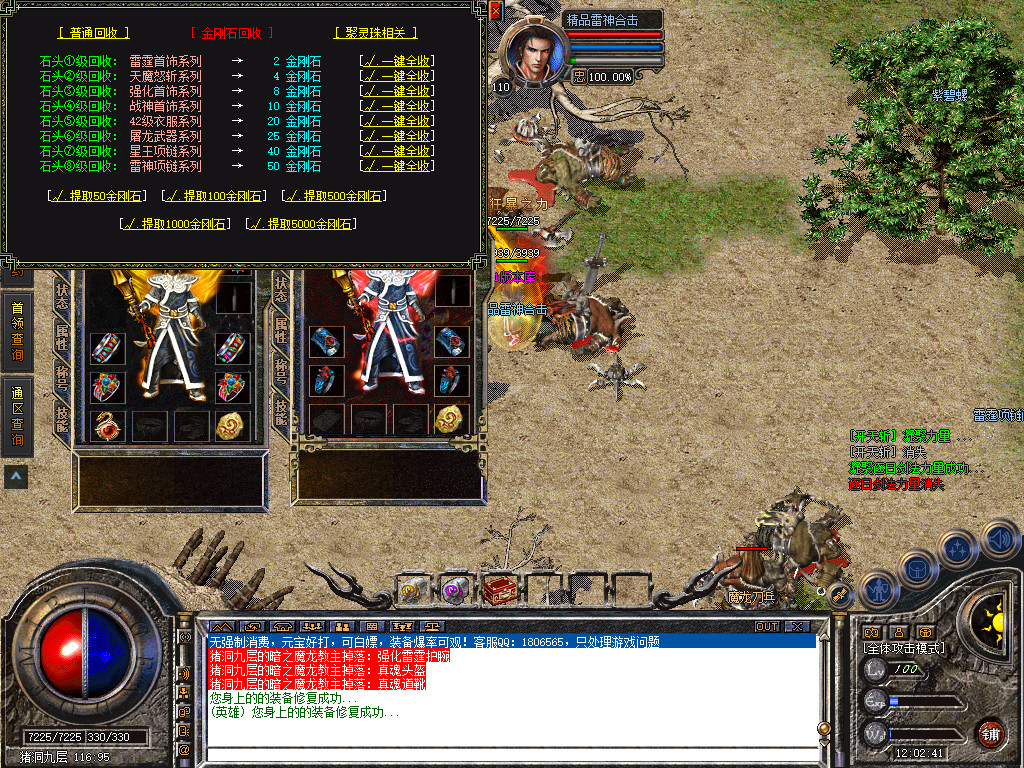Image resolution: width=1024 pixels, height=768 pixels.
Task: Click the OUT button above the chat
Action: [766, 626]
